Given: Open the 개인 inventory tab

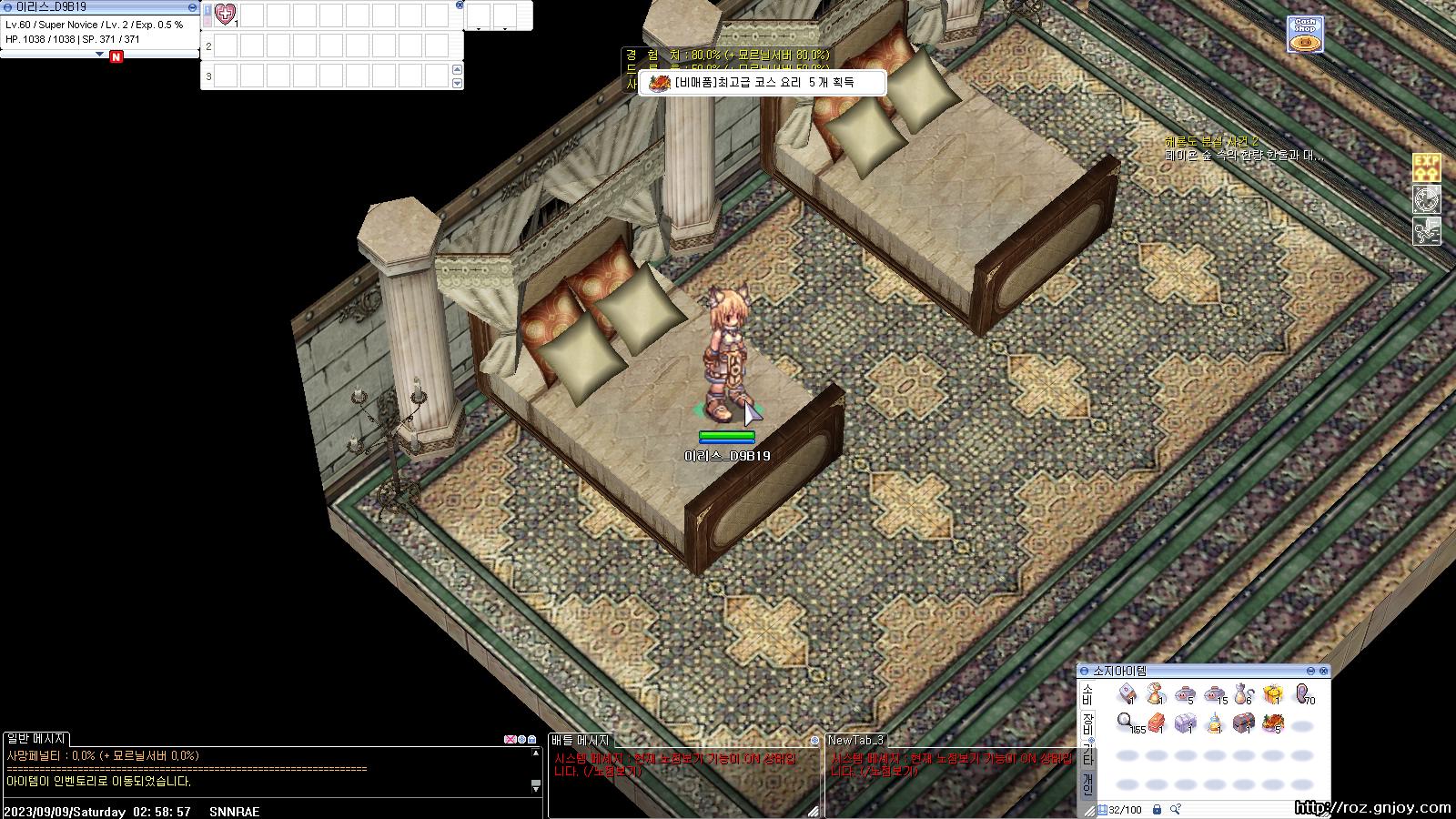Looking at the screenshot, I should click(x=1087, y=784).
